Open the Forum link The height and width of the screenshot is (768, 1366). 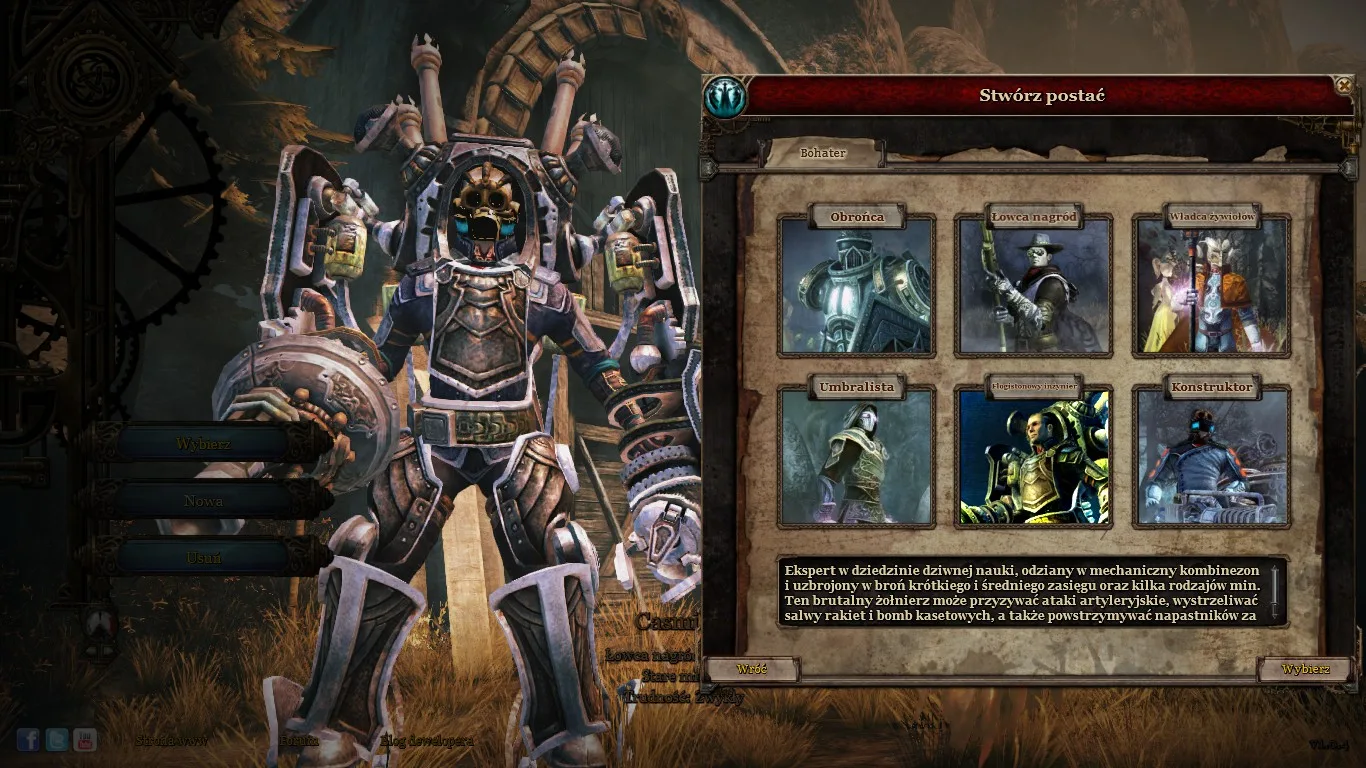click(x=299, y=741)
